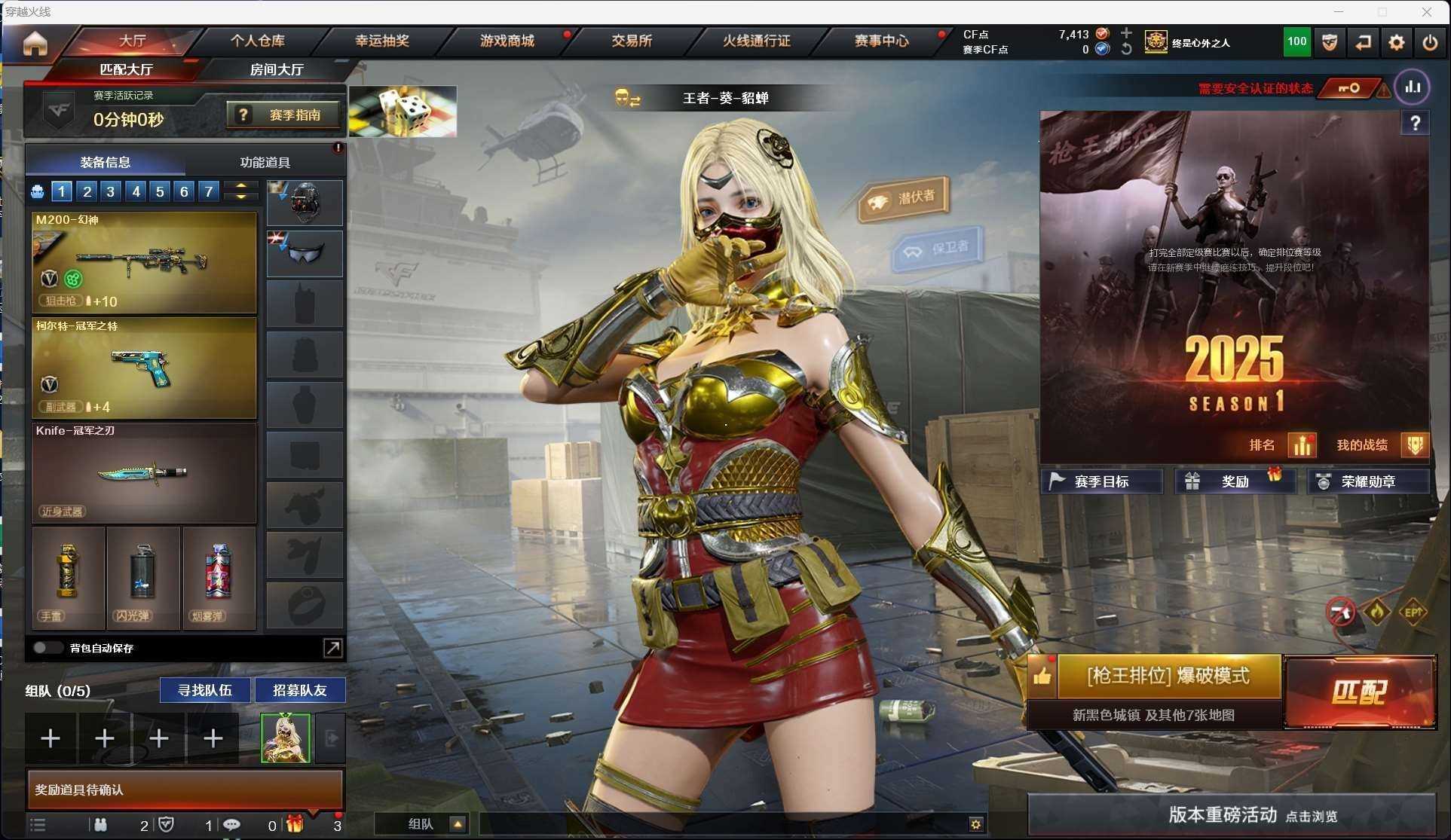Screen dimensions: 1451x840
Task: Select backpack loadout number 3
Action: click(111, 191)
